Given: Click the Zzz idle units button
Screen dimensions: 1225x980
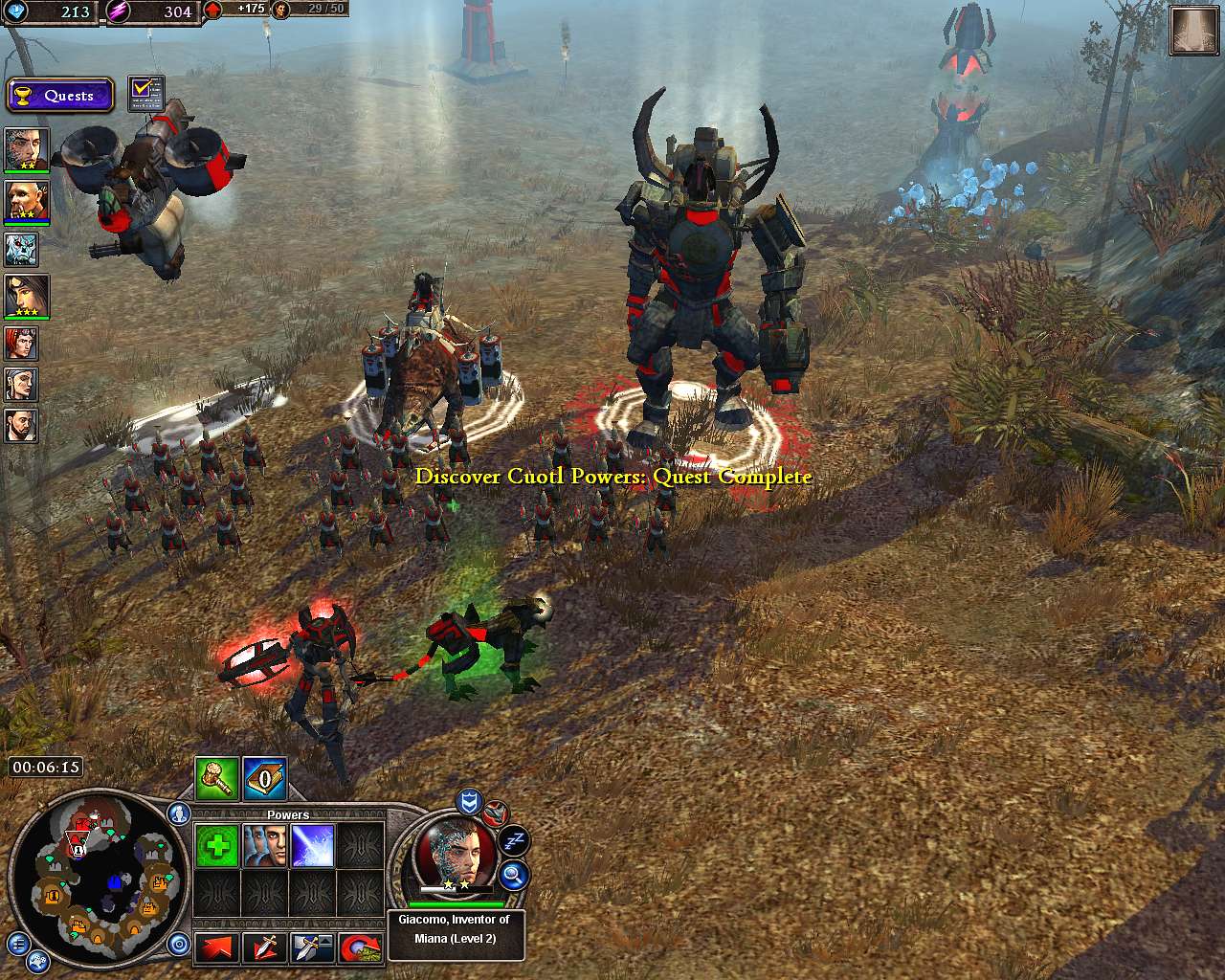Looking at the screenshot, I should (514, 841).
